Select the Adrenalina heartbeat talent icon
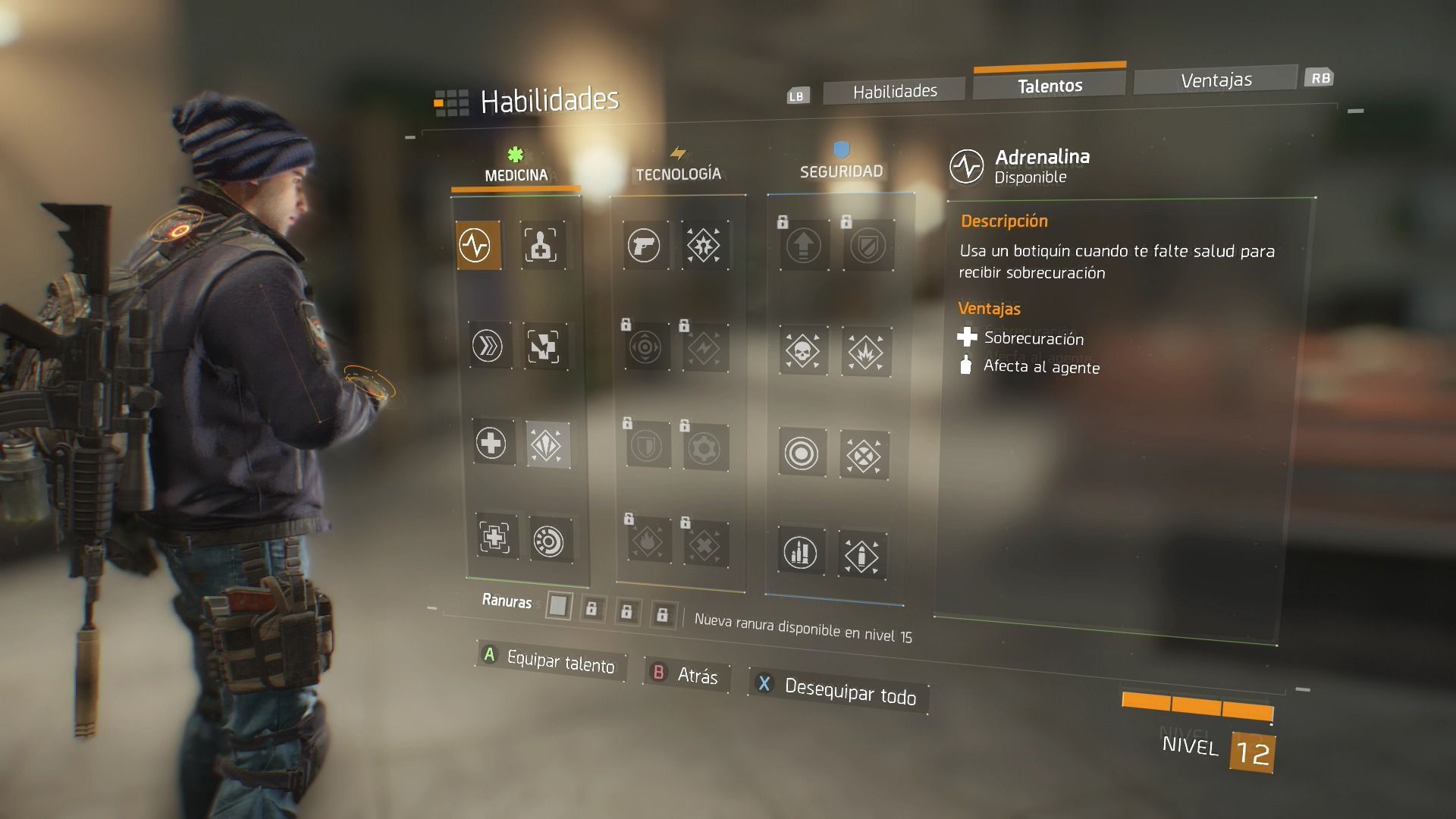The height and width of the screenshot is (819, 1456). pyautogui.click(x=478, y=245)
